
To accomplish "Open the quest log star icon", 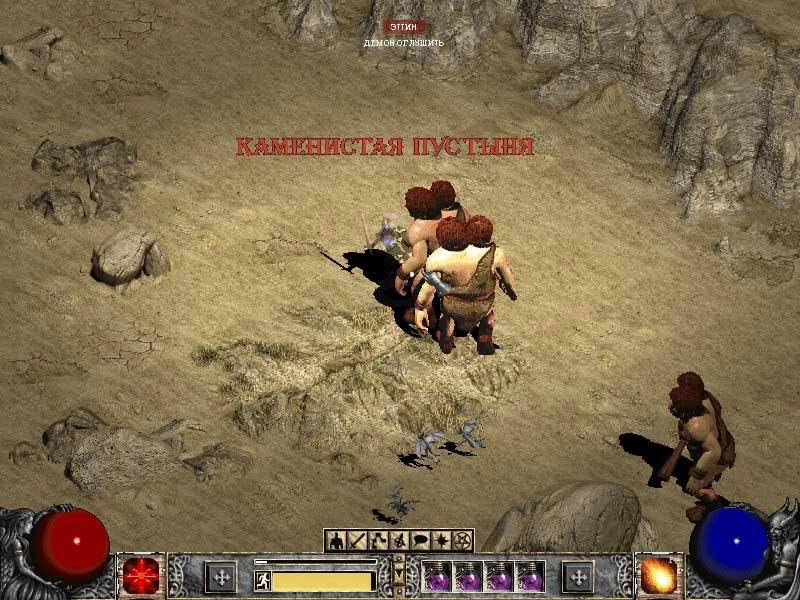I will click(x=441, y=541).
